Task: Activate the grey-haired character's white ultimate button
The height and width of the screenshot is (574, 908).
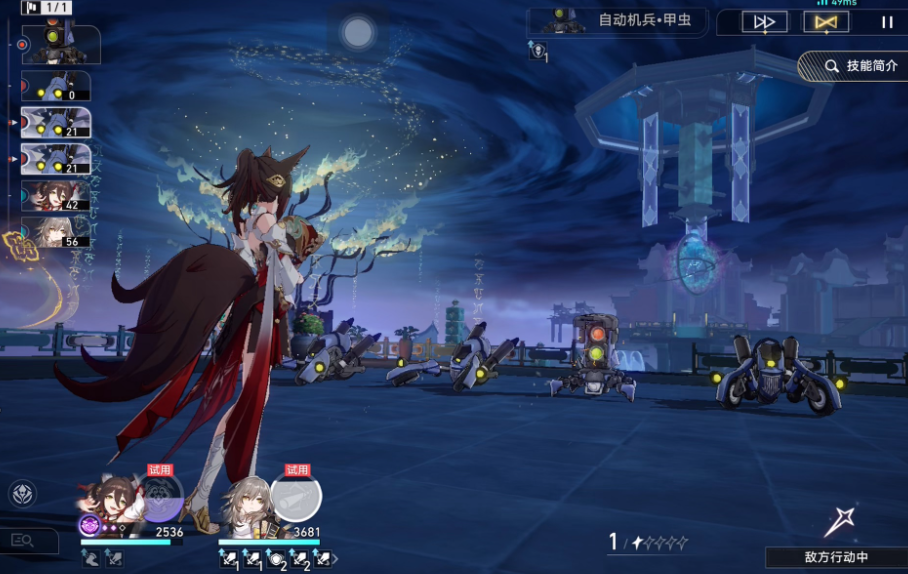Action: (296, 497)
